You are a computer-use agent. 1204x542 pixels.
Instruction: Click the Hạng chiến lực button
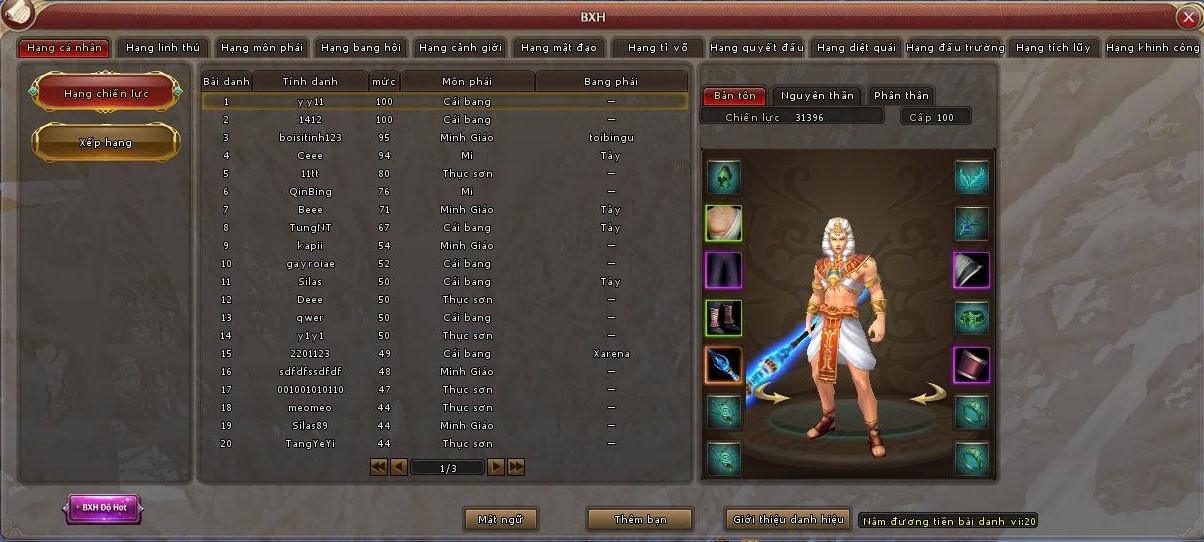click(106, 93)
